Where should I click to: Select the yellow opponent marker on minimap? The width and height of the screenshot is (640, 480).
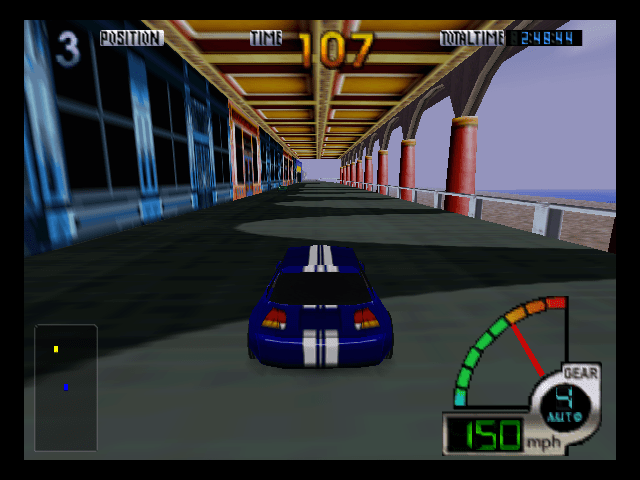[56, 349]
